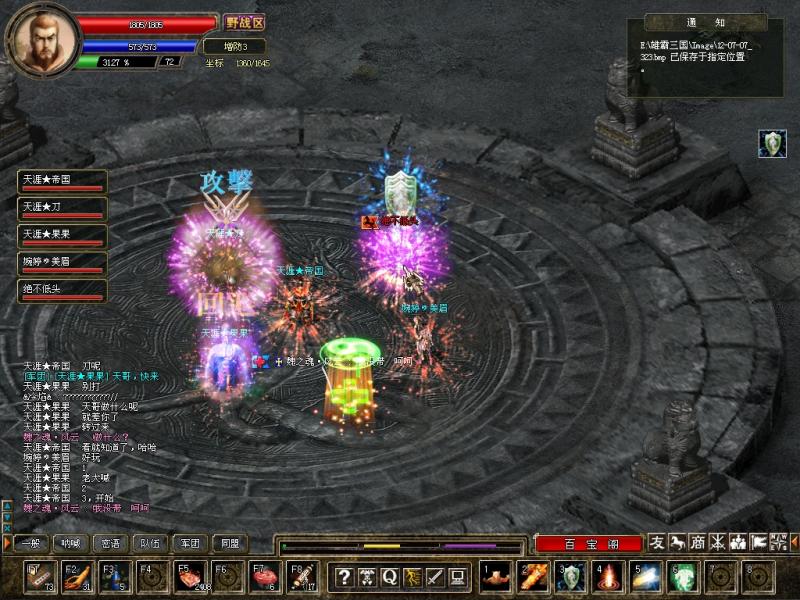This screenshot has height=600, width=800.
Task: Open the 友 friends list button
Action: pos(657,542)
